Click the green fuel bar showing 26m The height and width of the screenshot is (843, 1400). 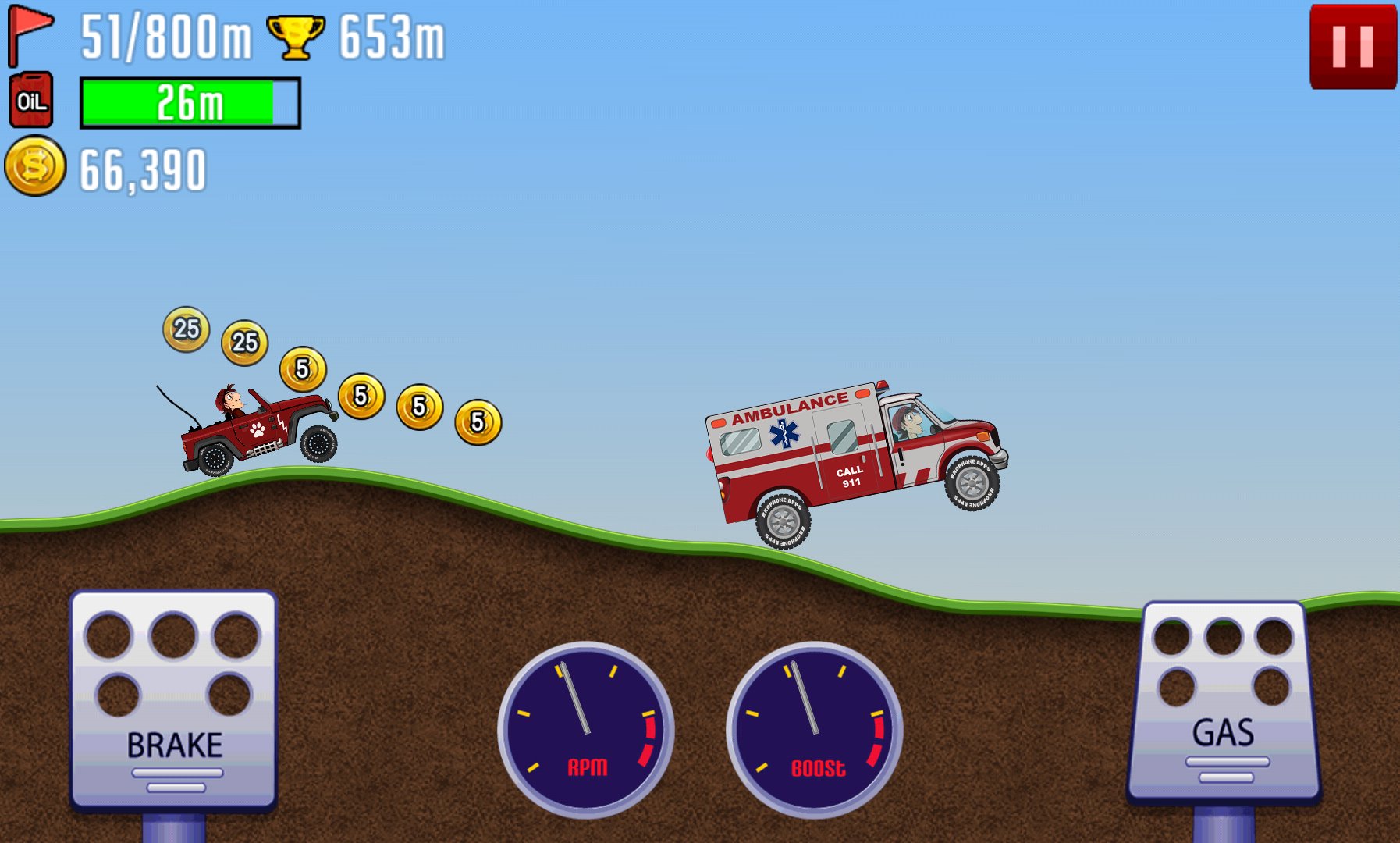click(189, 101)
